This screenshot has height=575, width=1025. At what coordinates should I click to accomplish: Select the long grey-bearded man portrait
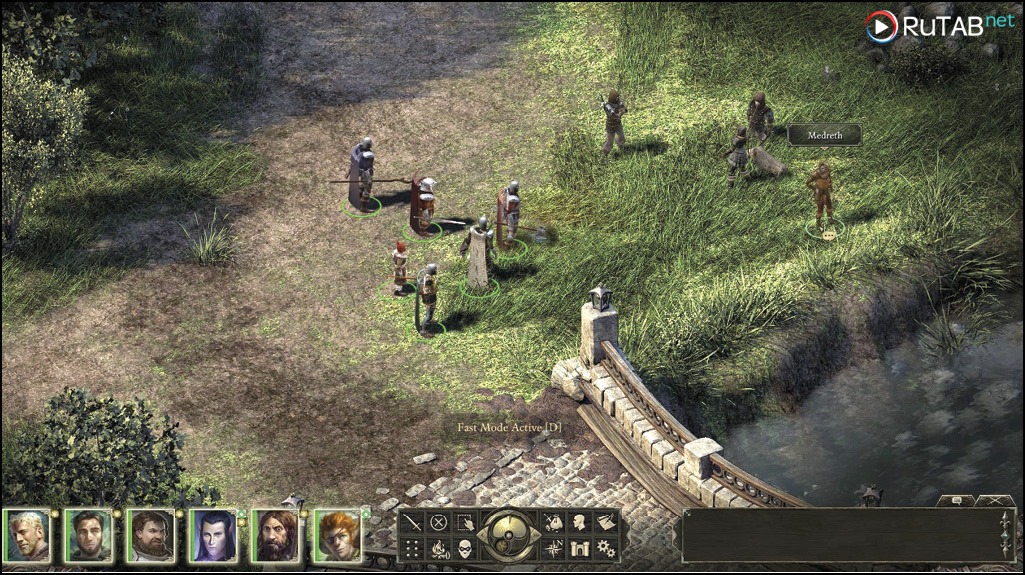click(x=275, y=536)
